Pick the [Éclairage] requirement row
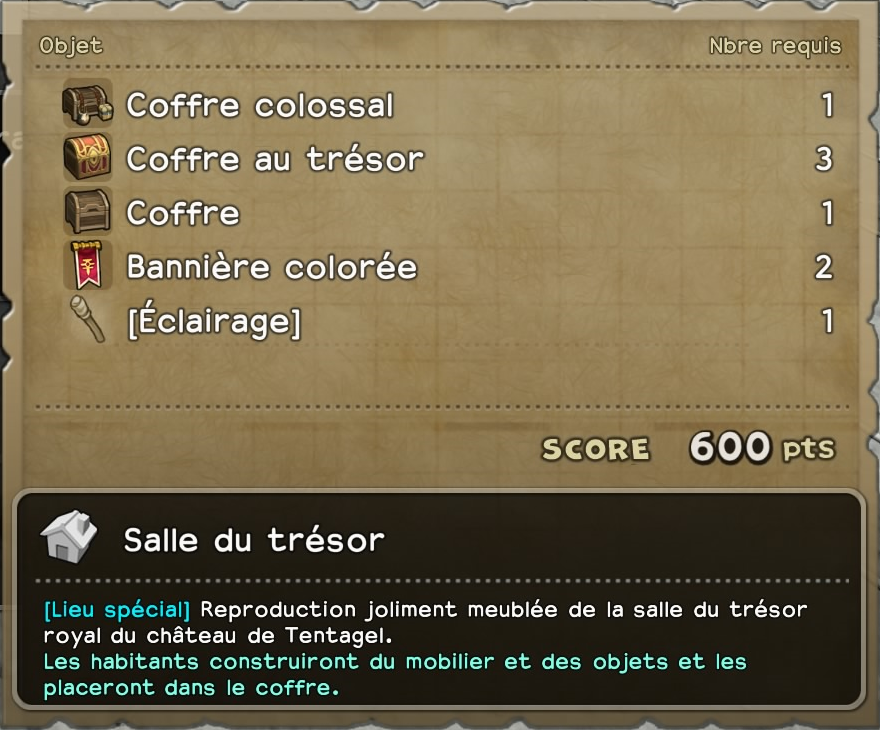 coord(213,321)
